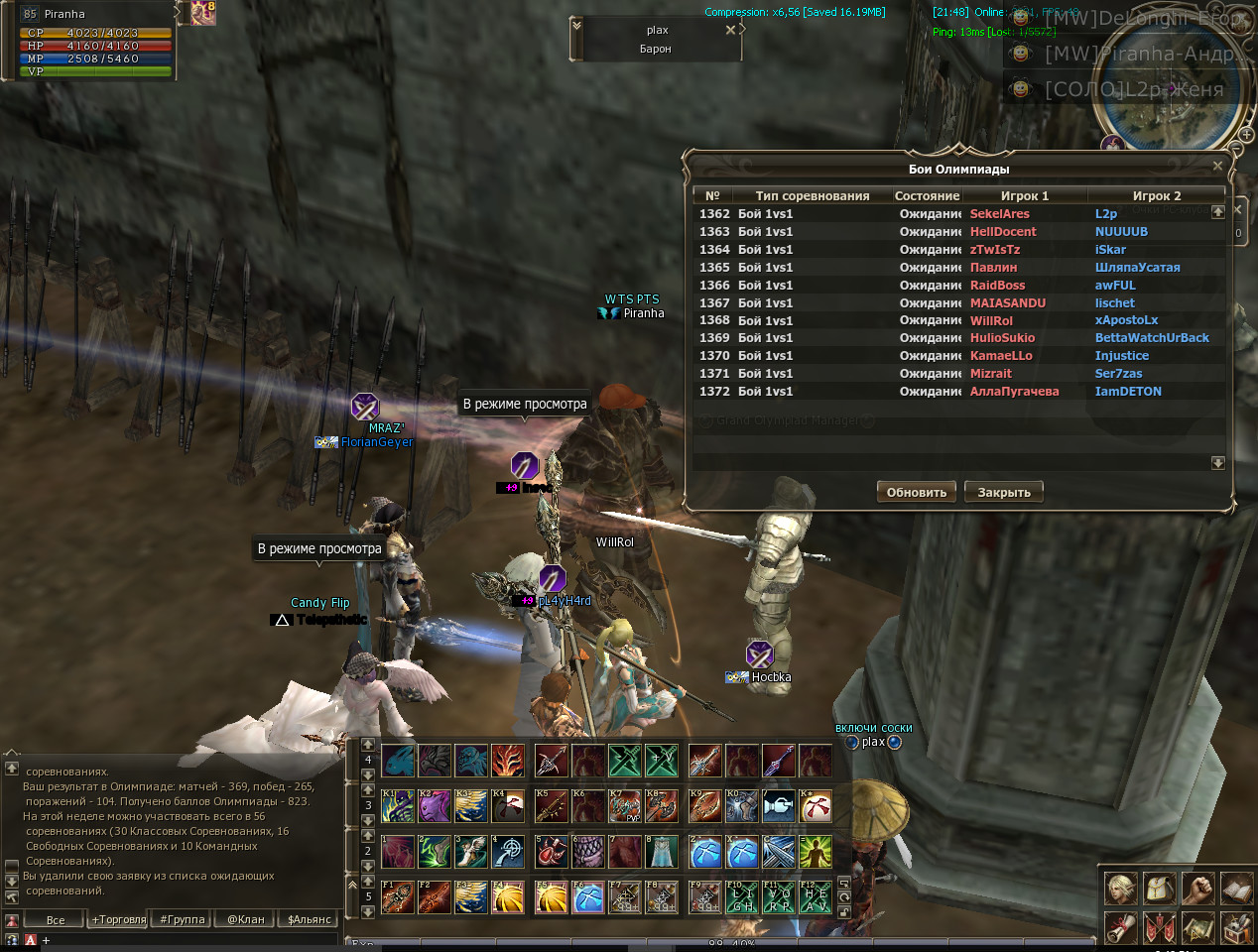Close the plax target window
Screen dimensions: 1258x952
pos(730,30)
